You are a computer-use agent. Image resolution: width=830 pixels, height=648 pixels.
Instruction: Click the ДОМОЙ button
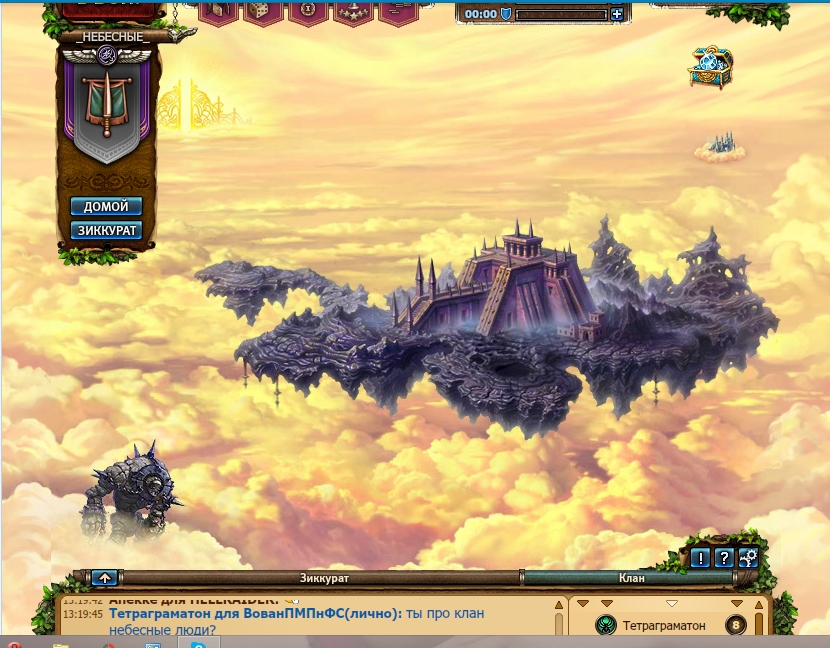tap(106, 207)
